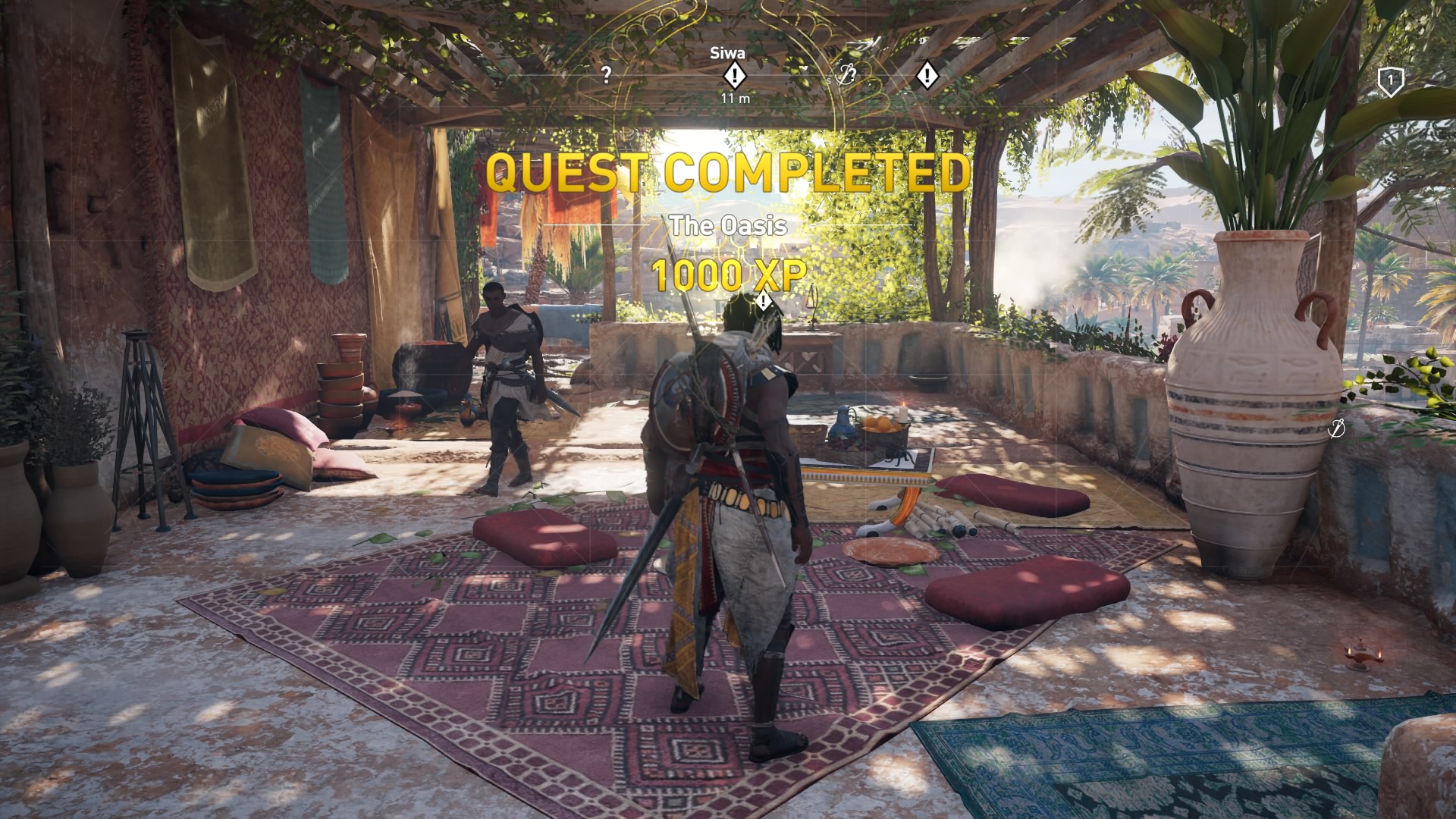The image size is (1456, 819).
Task: Select the mystery question mark on the compass
Action: click(x=604, y=74)
